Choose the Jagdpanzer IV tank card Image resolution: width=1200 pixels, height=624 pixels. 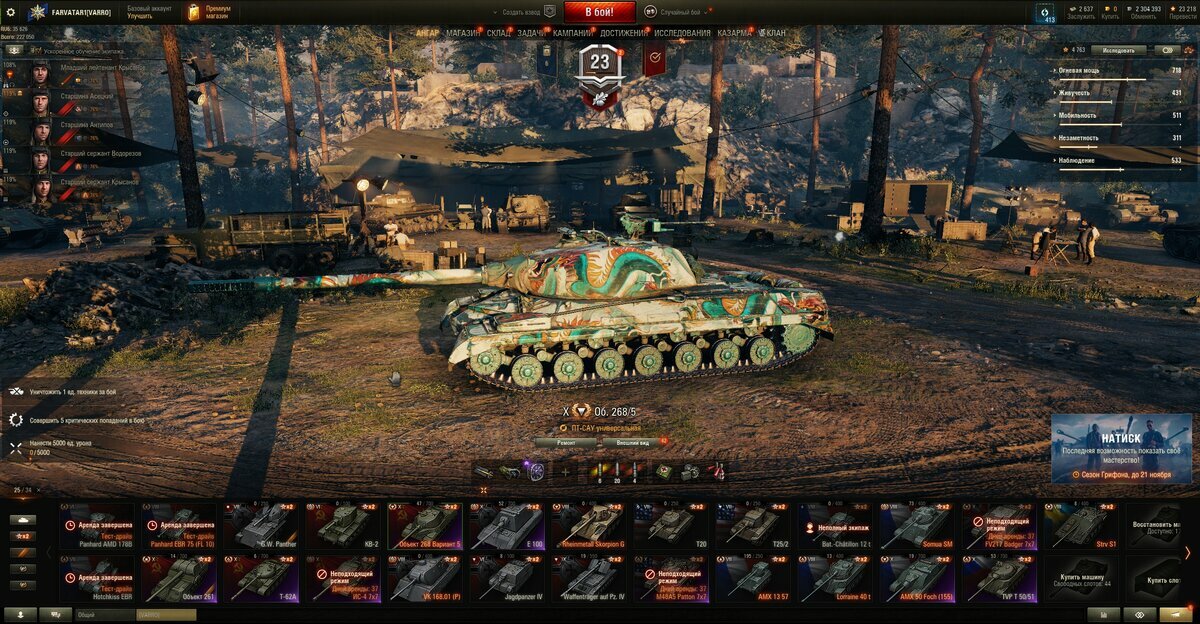click(x=507, y=578)
